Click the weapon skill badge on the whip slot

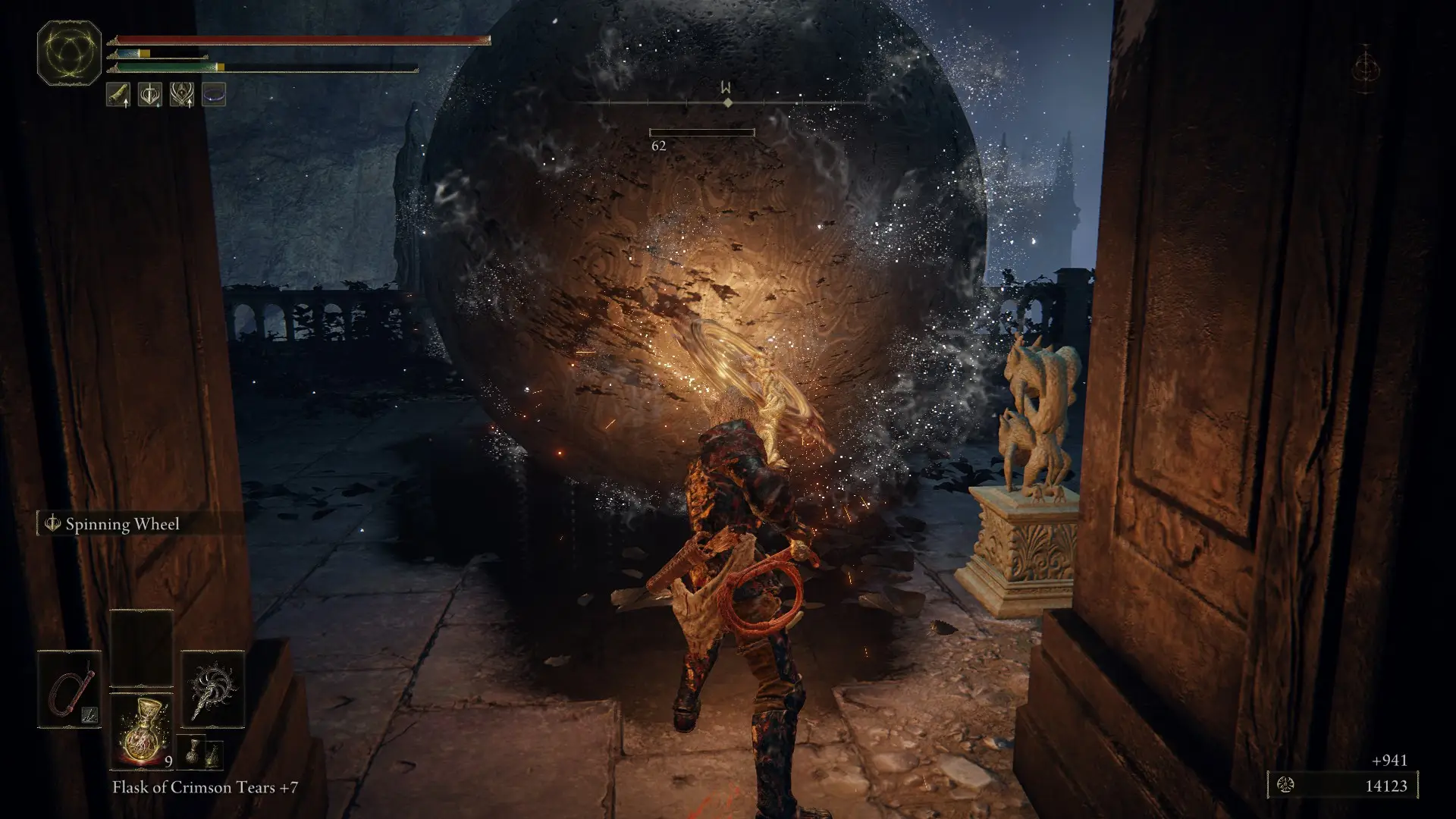click(89, 714)
